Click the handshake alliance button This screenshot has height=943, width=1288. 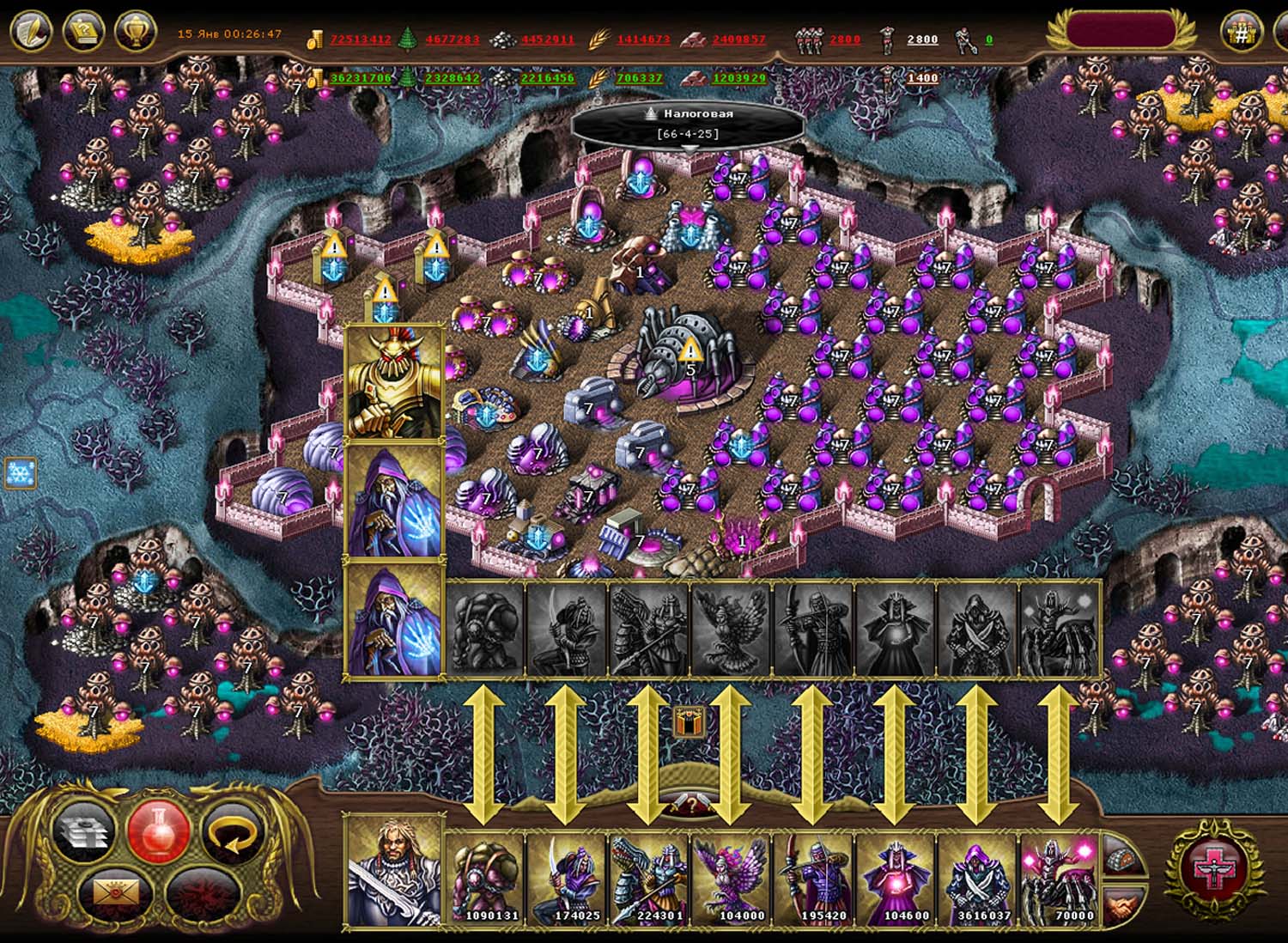(1123, 904)
